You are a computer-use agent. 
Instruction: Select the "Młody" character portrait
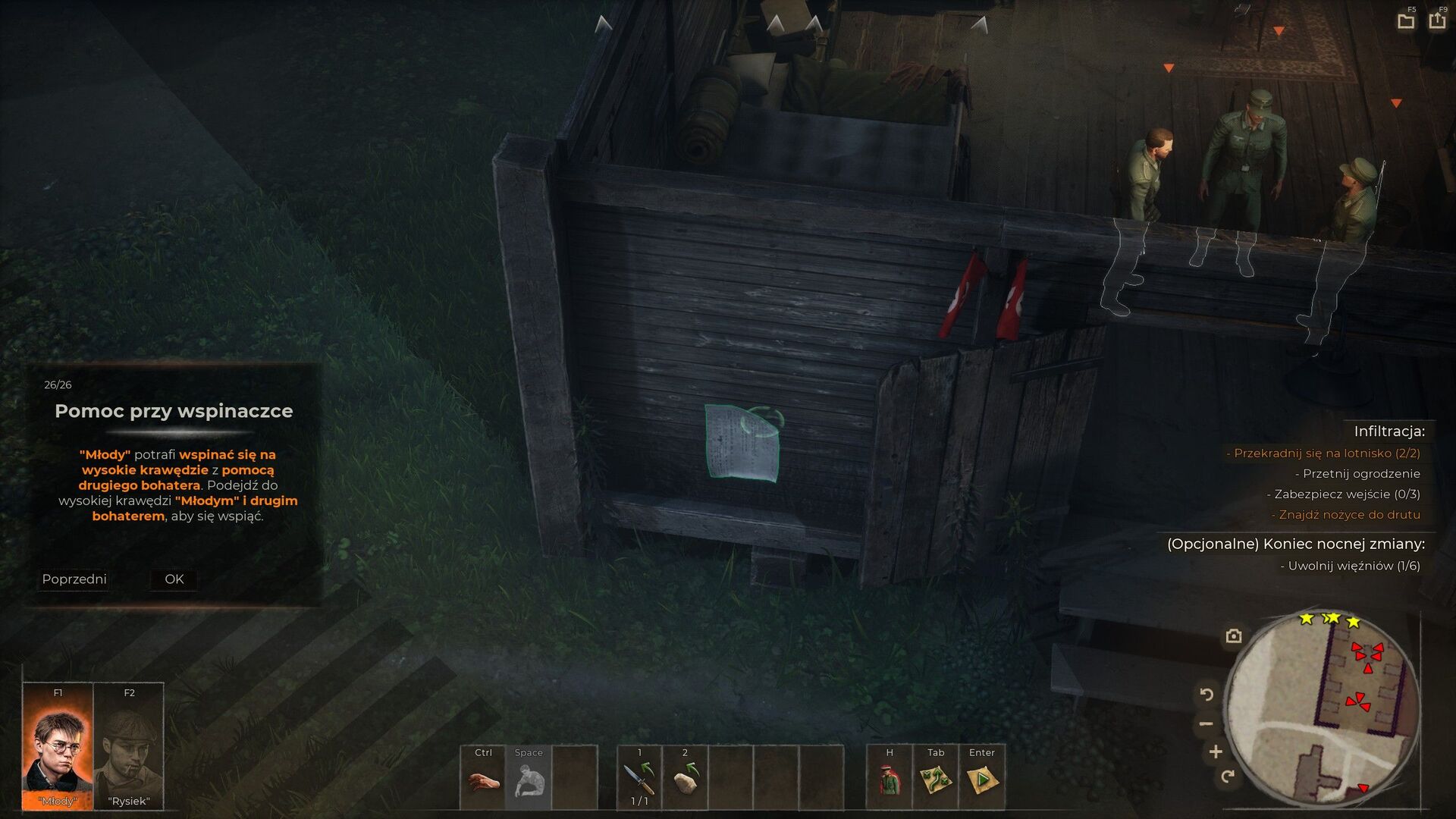pyautogui.click(x=58, y=747)
